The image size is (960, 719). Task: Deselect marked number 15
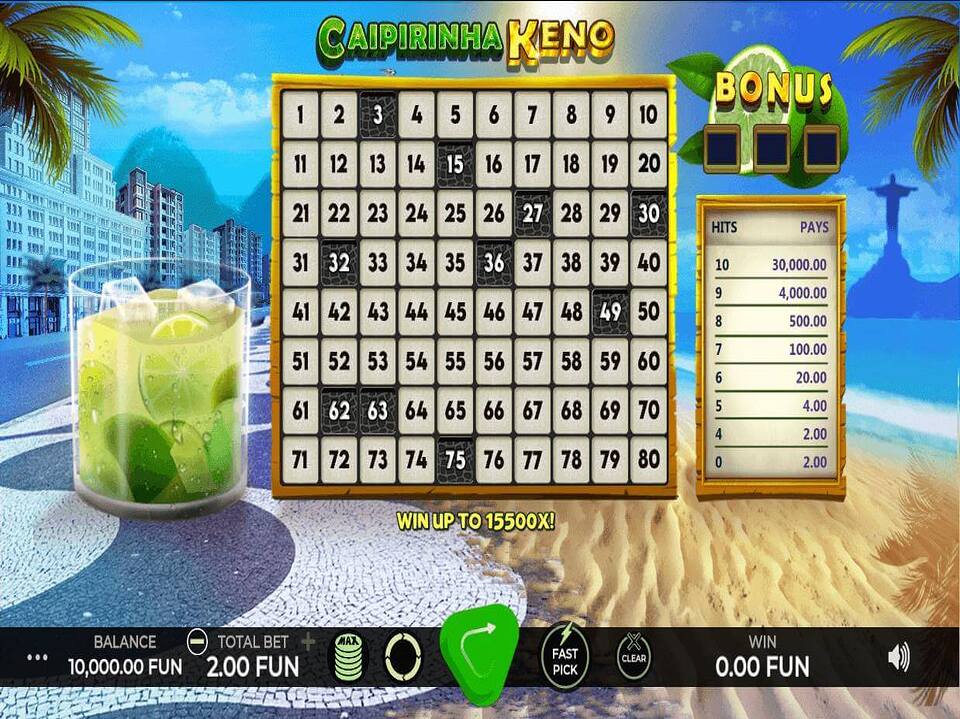pos(455,164)
